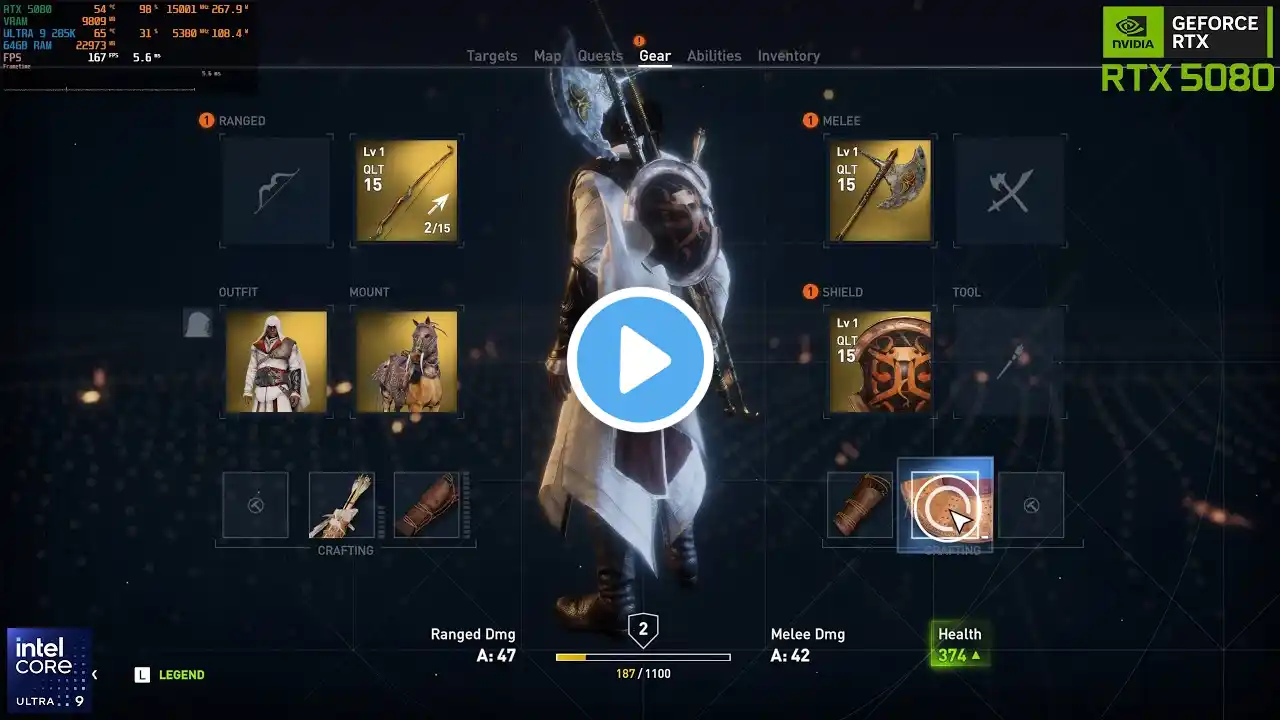The width and height of the screenshot is (1280, 720).
Task: Show the Abilities tab
Action: pyautogui.click(x=714, y=56)
